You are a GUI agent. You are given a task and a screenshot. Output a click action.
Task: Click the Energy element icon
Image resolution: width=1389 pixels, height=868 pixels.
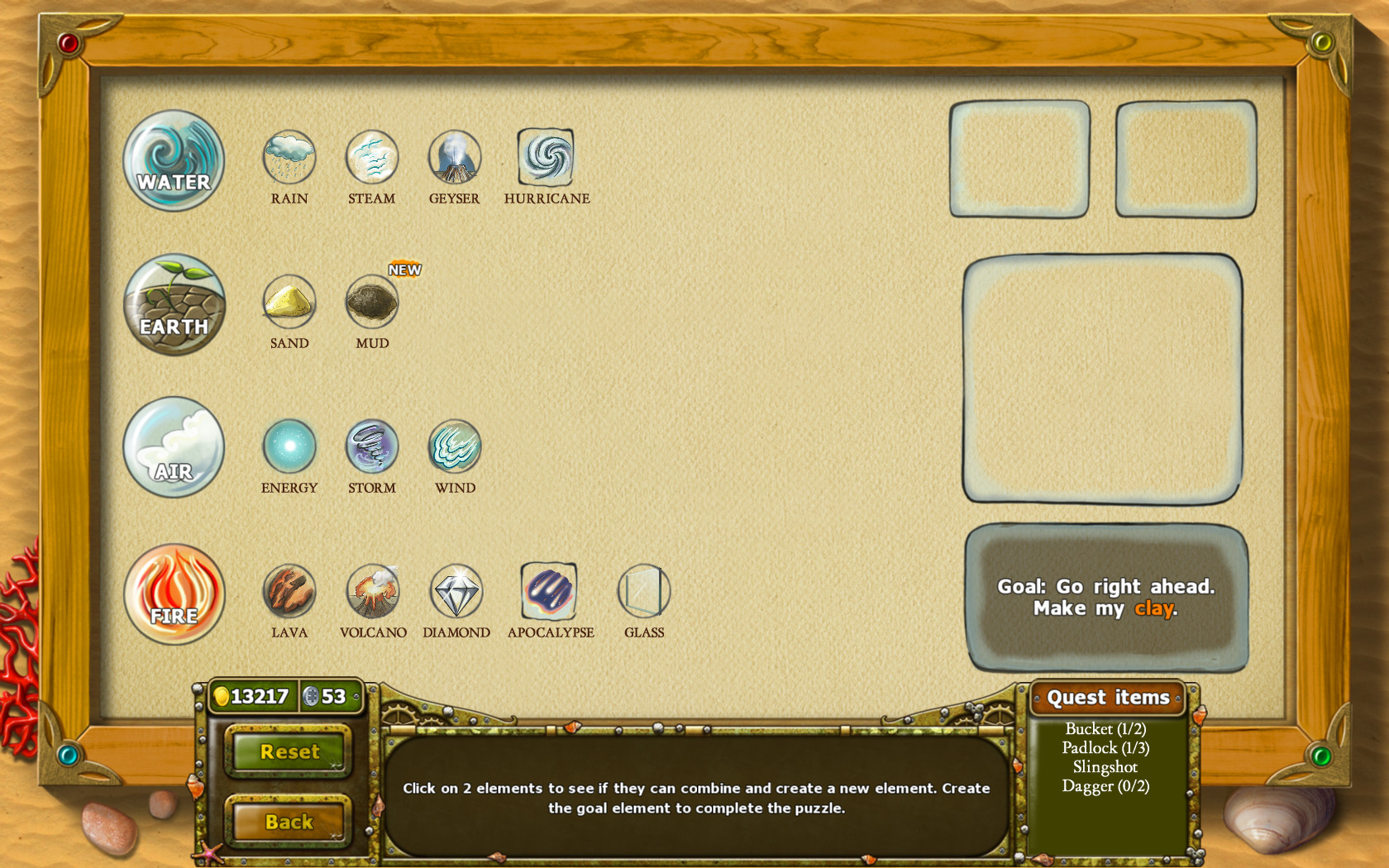pos(289,446)
